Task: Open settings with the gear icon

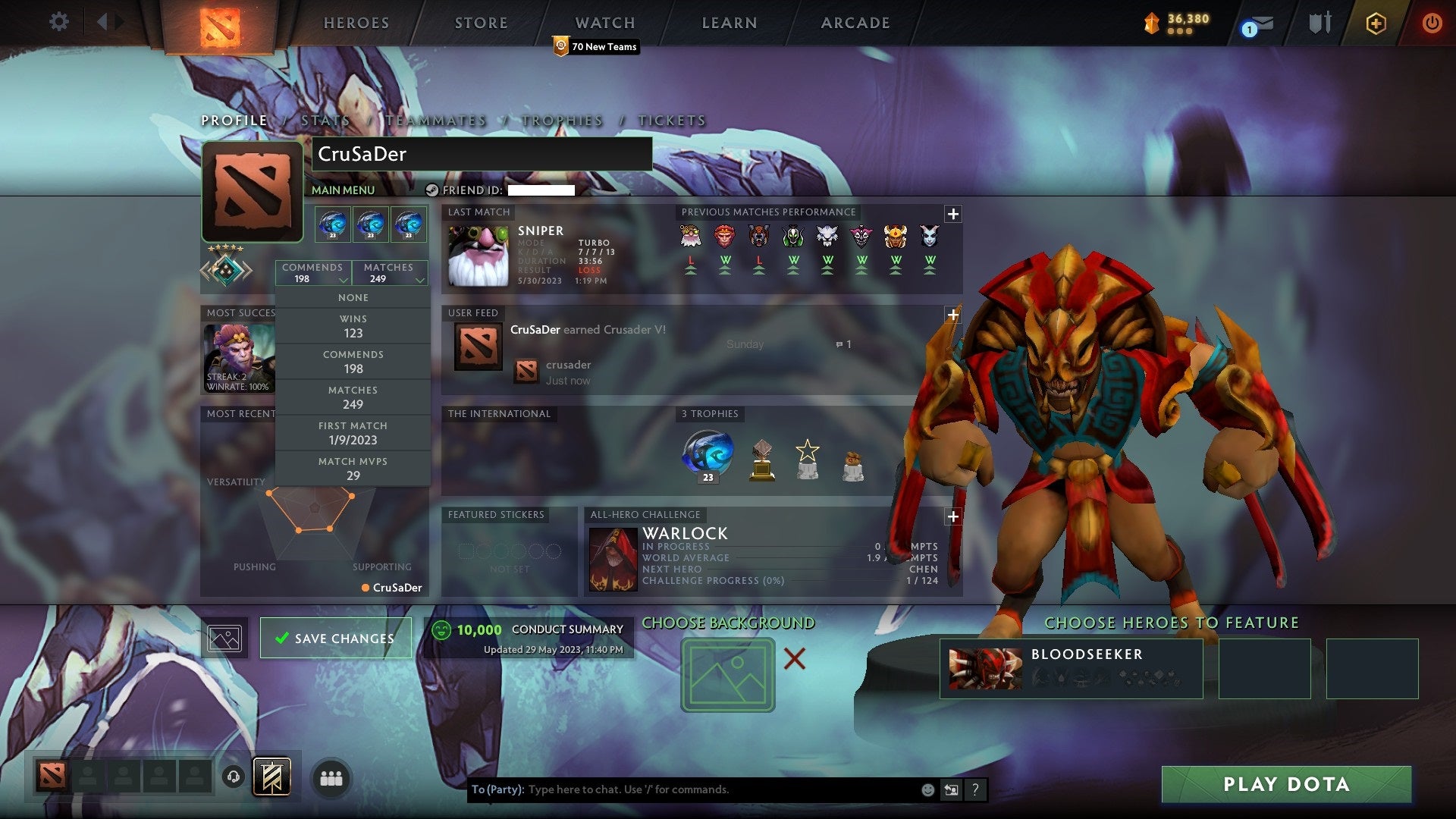Action: tap(59, 21)
